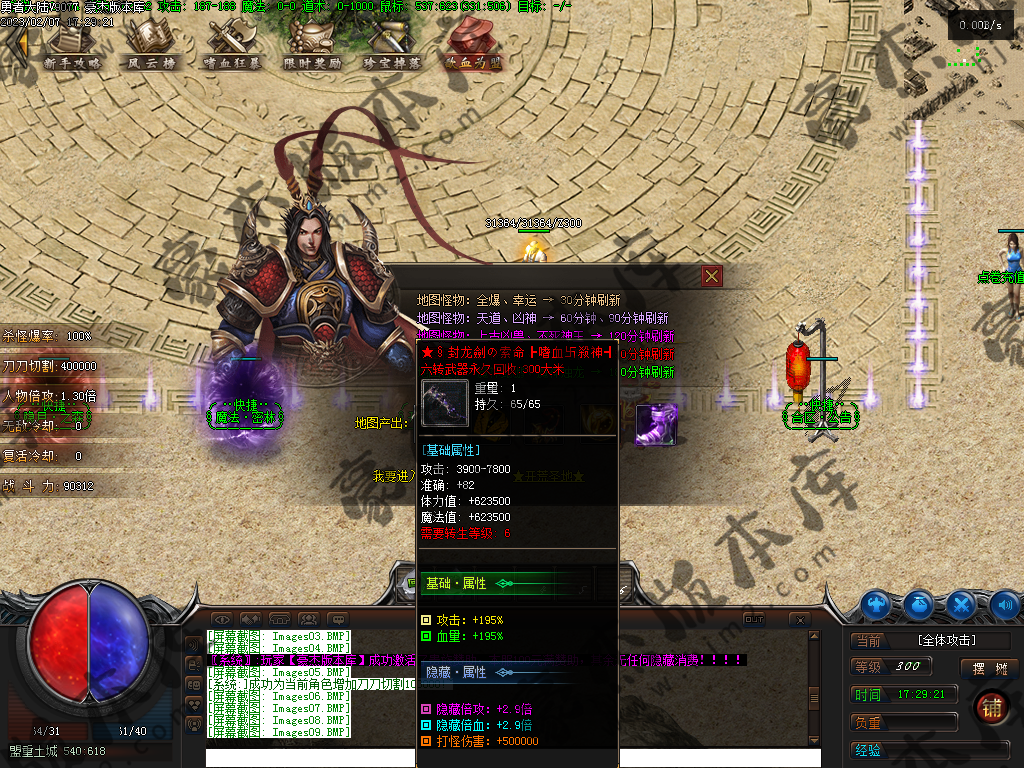The height and width of the screenshot is (768, 1024).
Task: Click the eye icon chat filter
Action: click(222, 620)
